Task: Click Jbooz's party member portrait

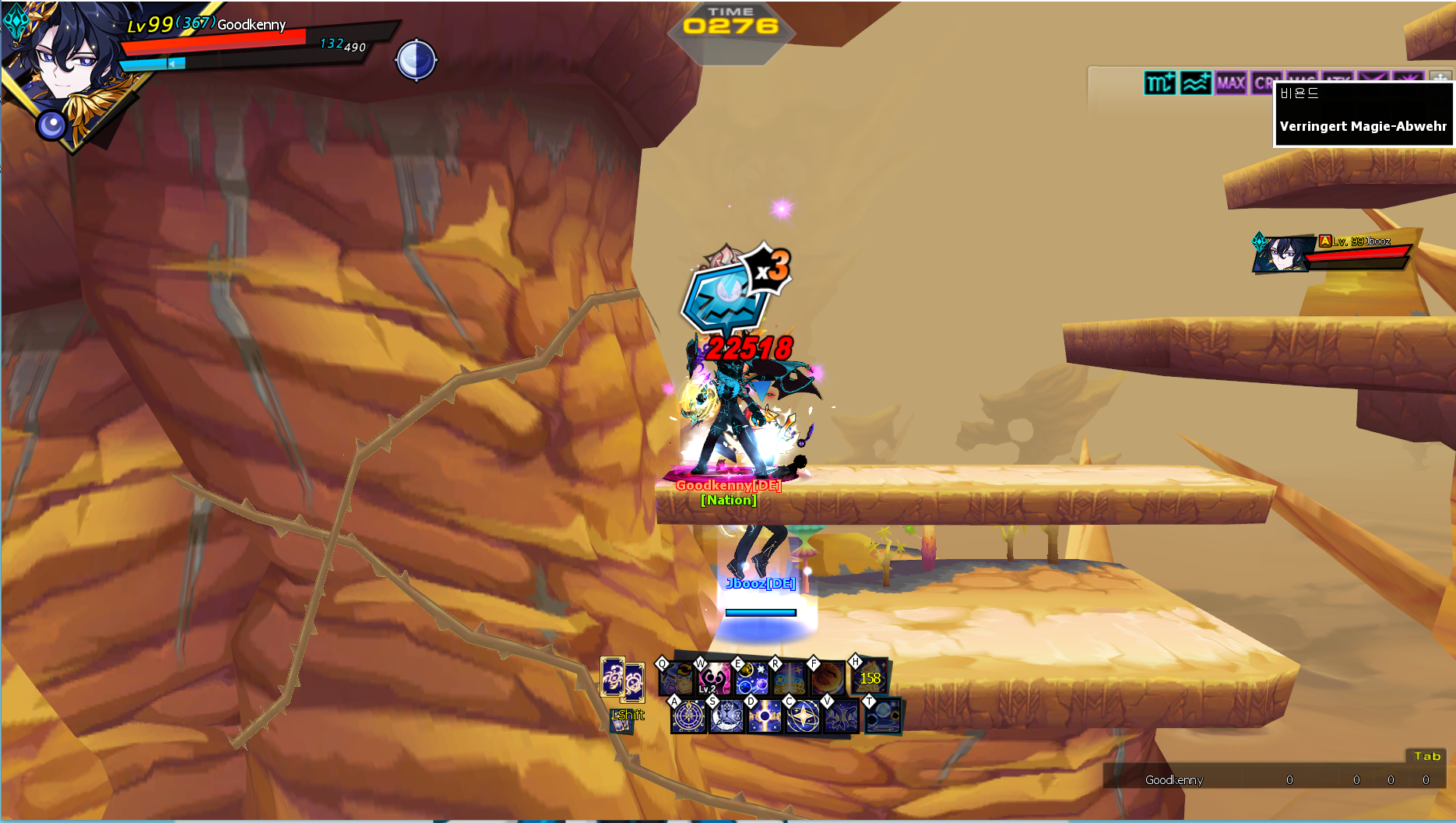Action: [1282, 253]
